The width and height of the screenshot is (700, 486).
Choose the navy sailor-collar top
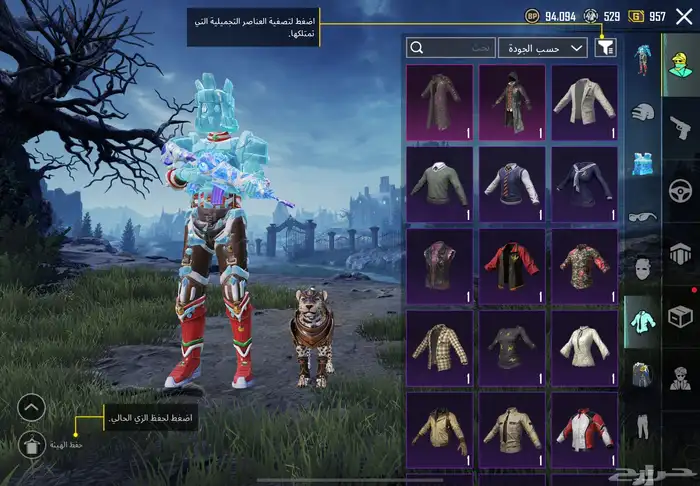tap(584, 183)
